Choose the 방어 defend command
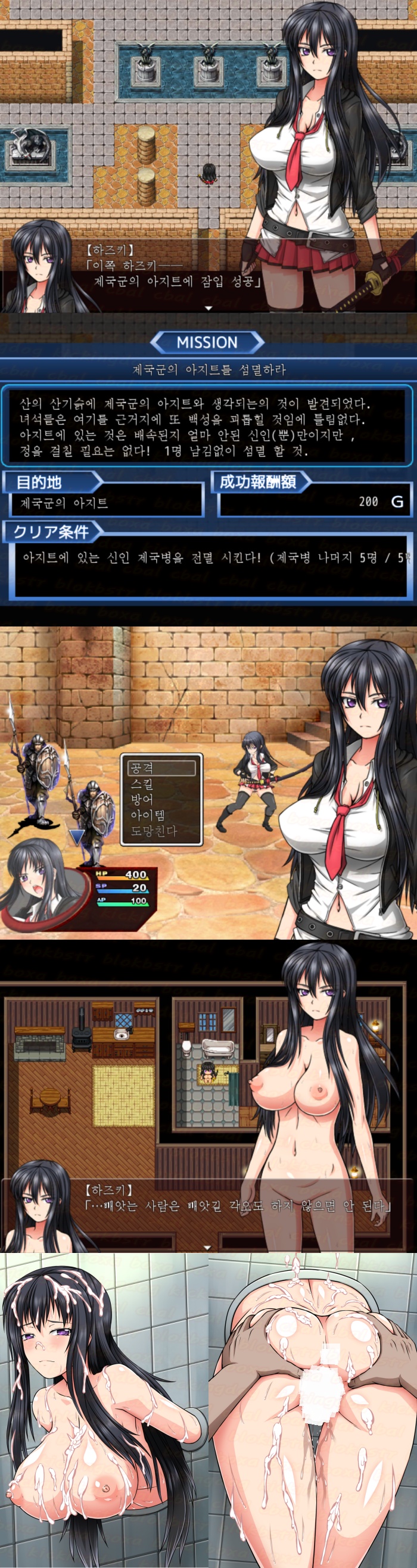Screen dimensions: 417x1568 click(x=142, y=799)
